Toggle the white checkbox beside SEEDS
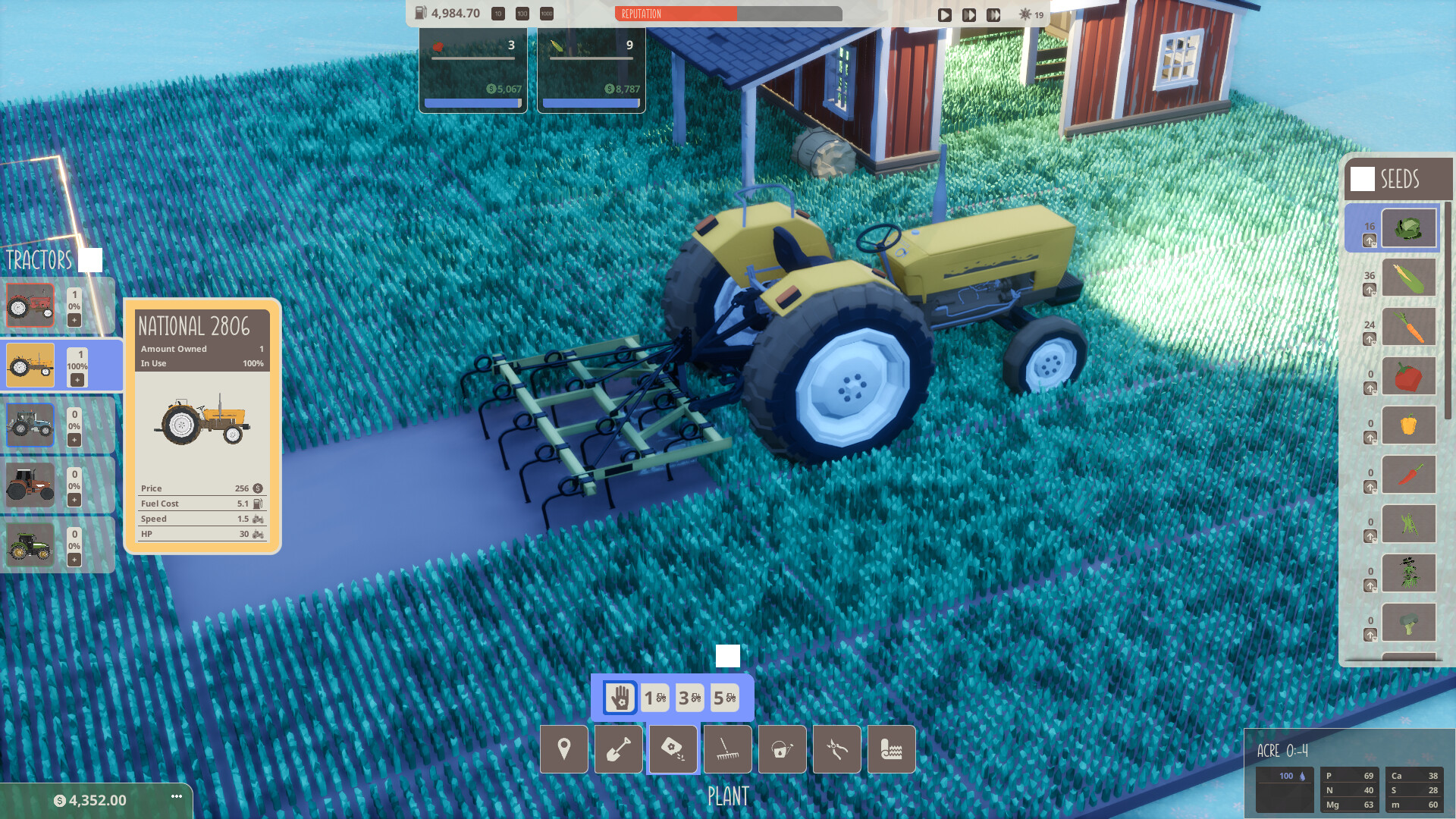The width and height of the screenshot is (1456, 819). click(1363, 180)
